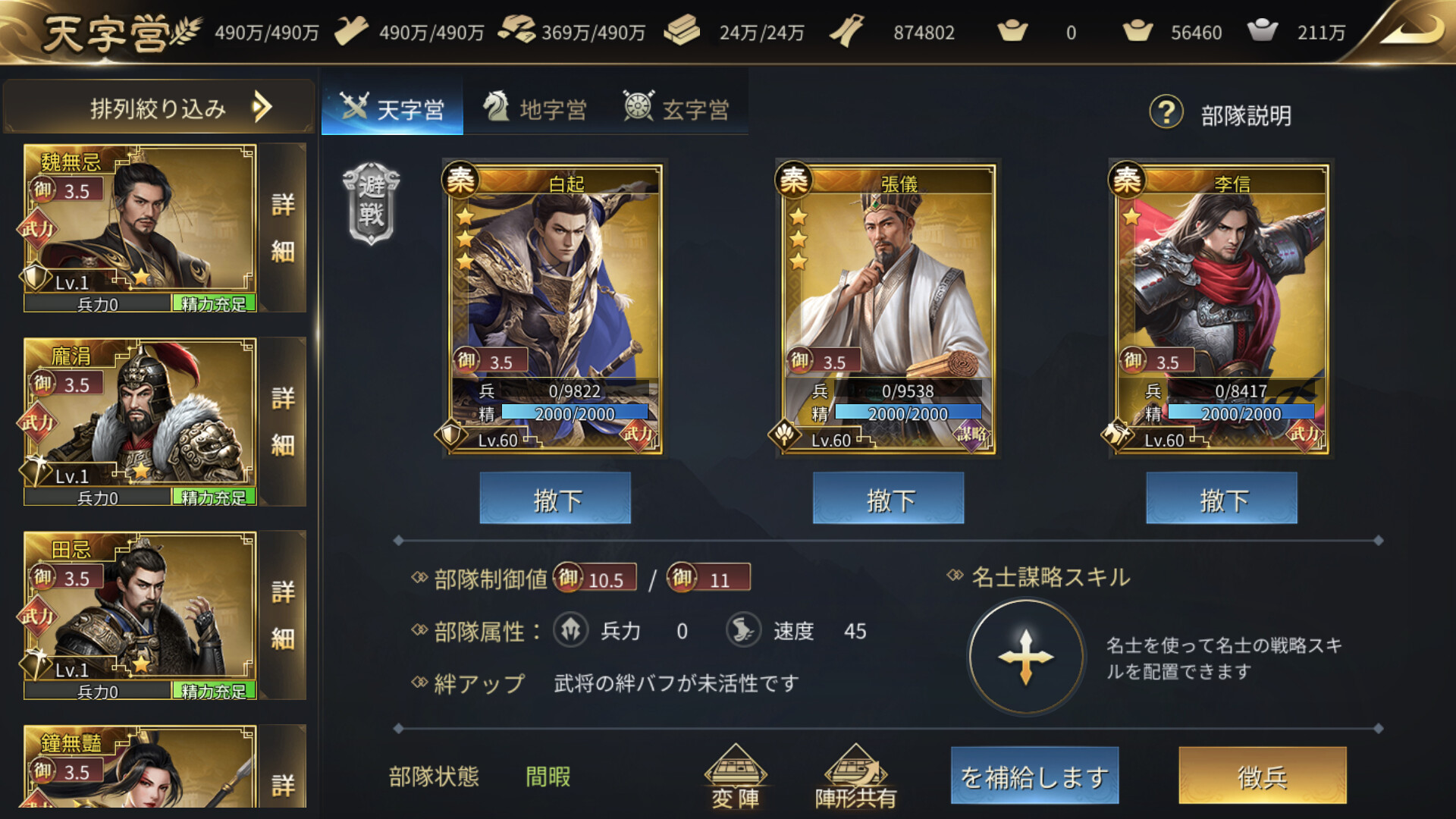1456x819 pixels.
Task: Click 撤下 below 白起 to remove him
Action: (x=554, y=498)
